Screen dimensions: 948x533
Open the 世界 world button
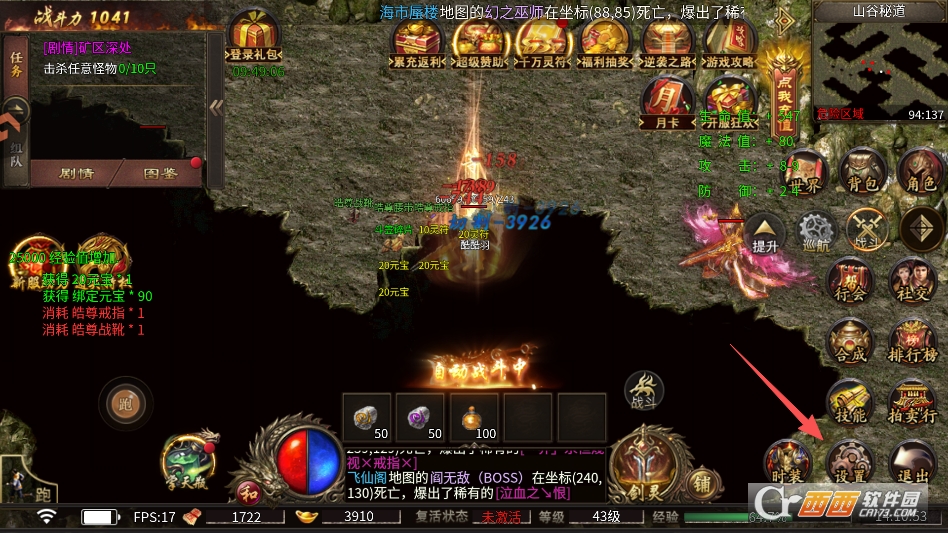tap(806, 176)
